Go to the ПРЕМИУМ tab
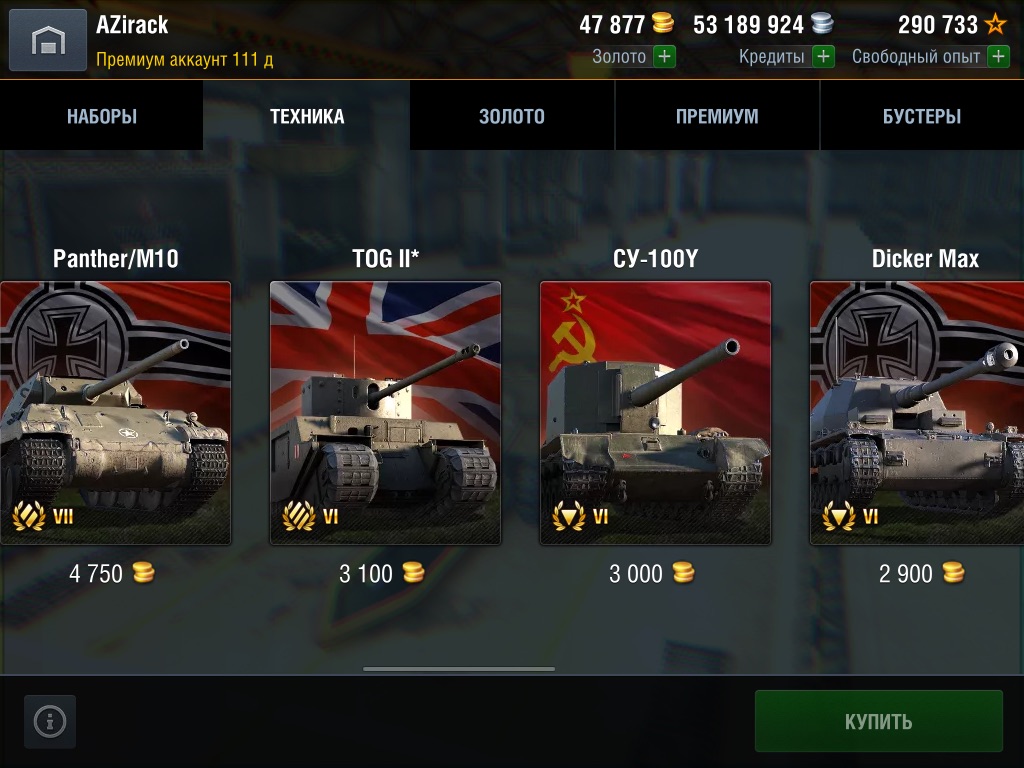The image size is (1024, 768). tap(717, 116)
